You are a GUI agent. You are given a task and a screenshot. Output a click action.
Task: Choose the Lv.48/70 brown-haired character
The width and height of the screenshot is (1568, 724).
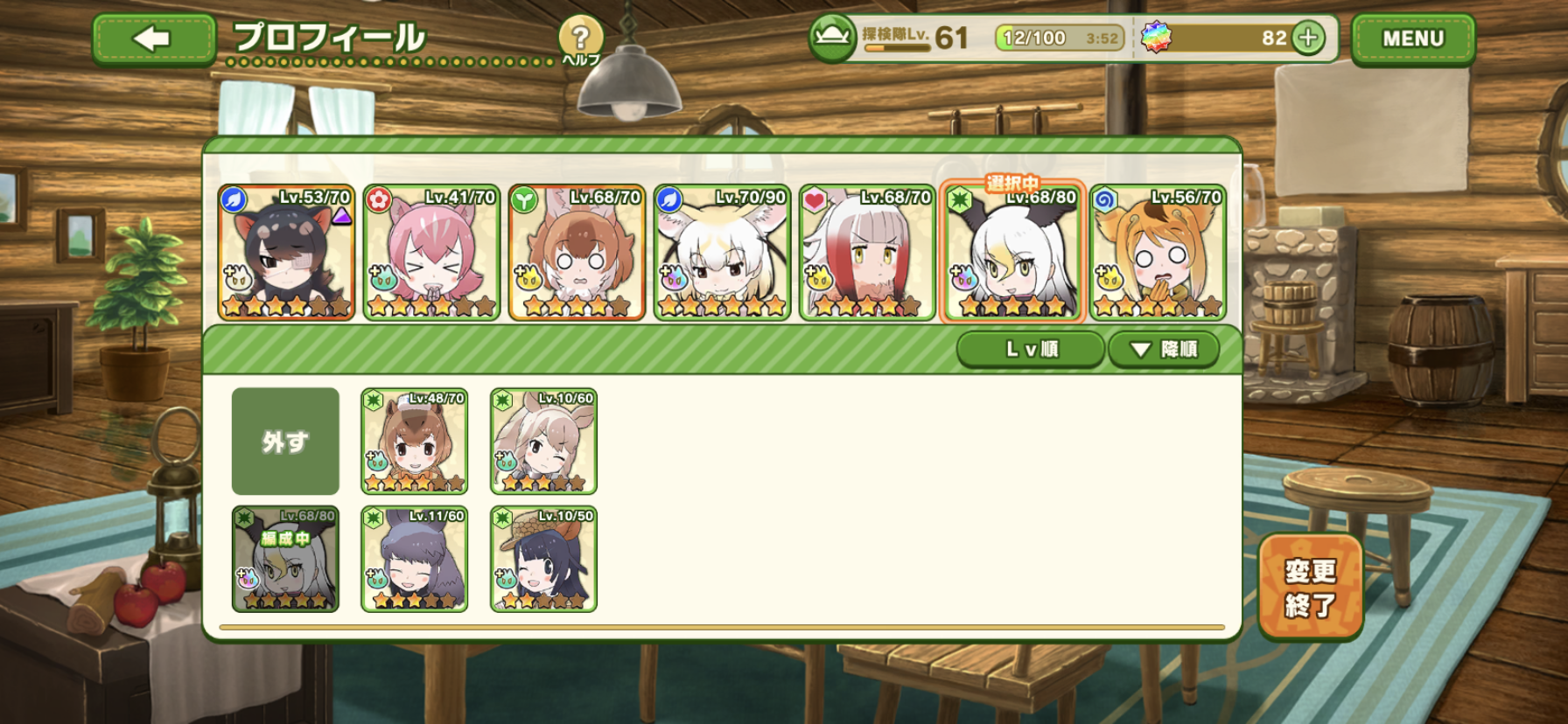point(415,442)
